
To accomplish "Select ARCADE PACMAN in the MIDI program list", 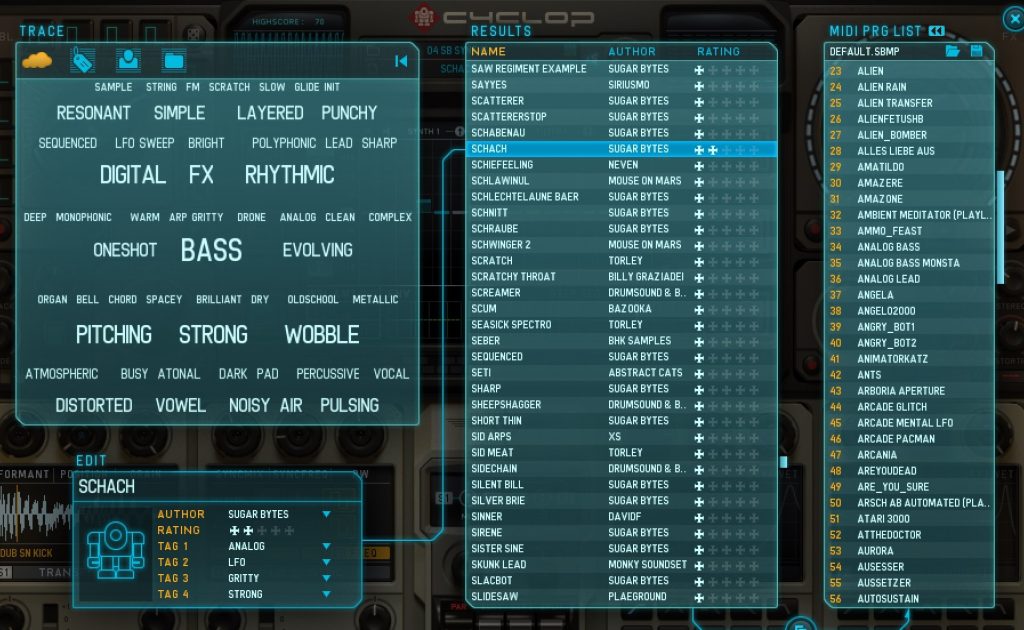I will tap(896, 439).
